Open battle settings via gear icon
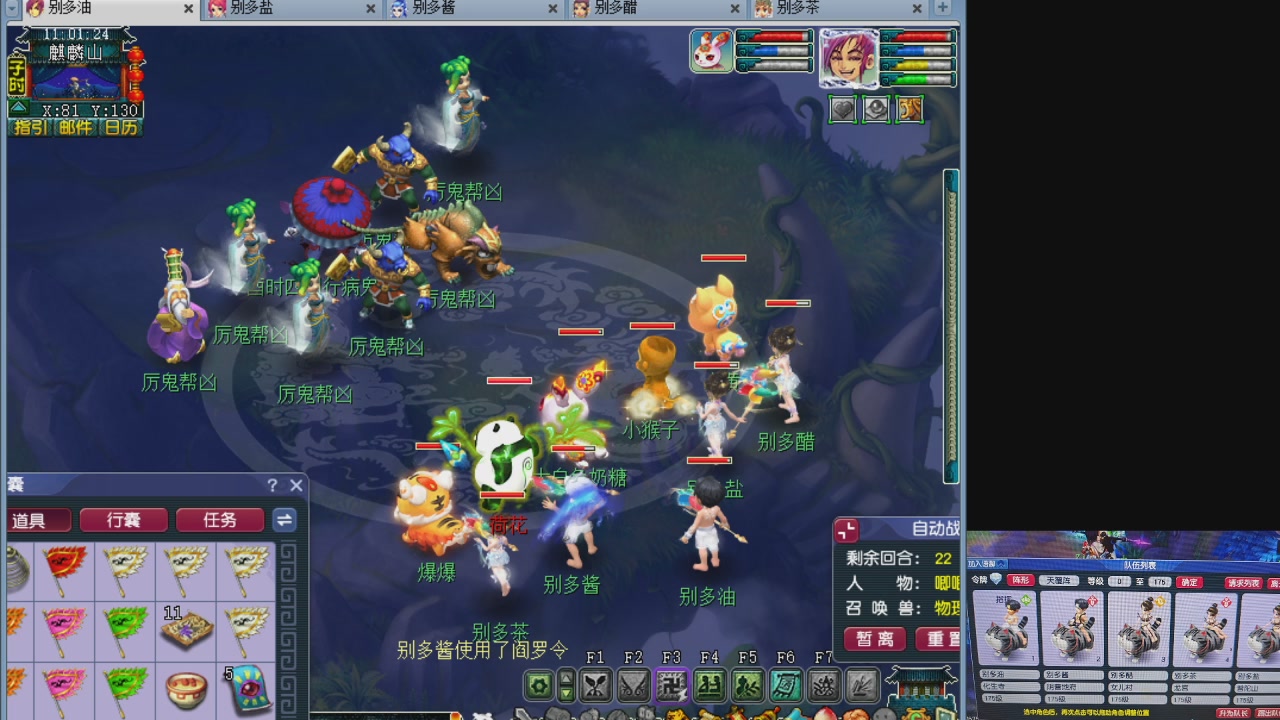The height and width of the screenshot is (720, 1280). (x=539, y=683)
